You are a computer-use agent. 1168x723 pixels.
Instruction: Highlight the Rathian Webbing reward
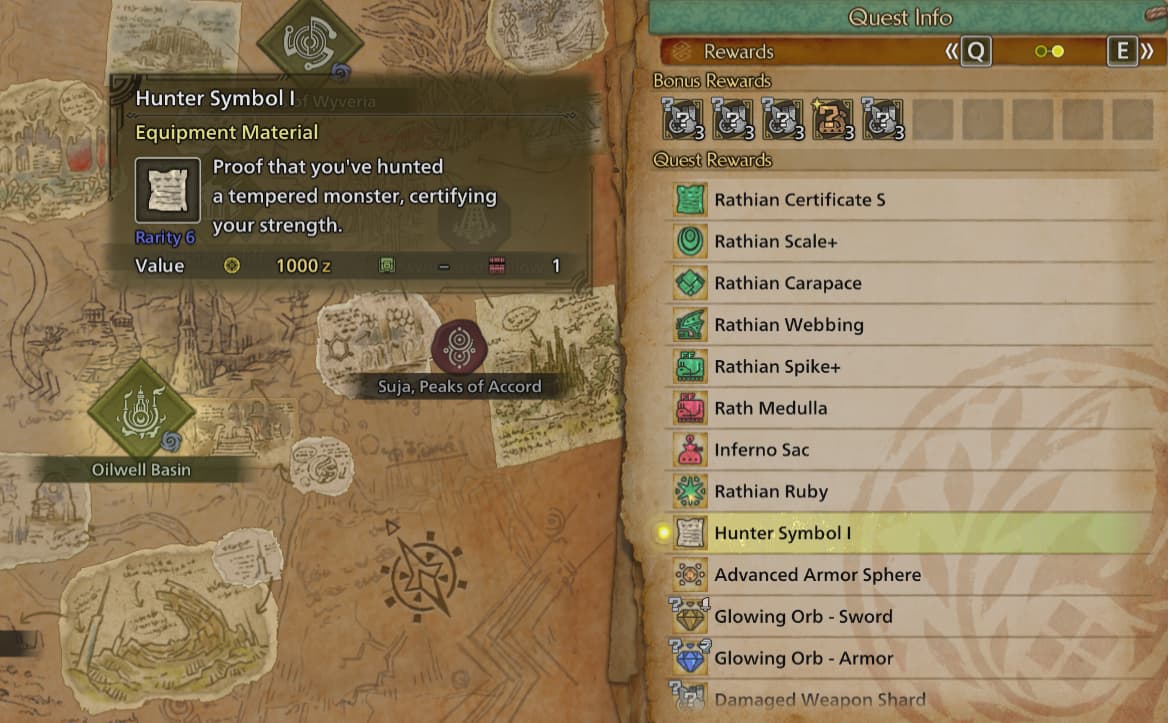click(x=788, y=325)
